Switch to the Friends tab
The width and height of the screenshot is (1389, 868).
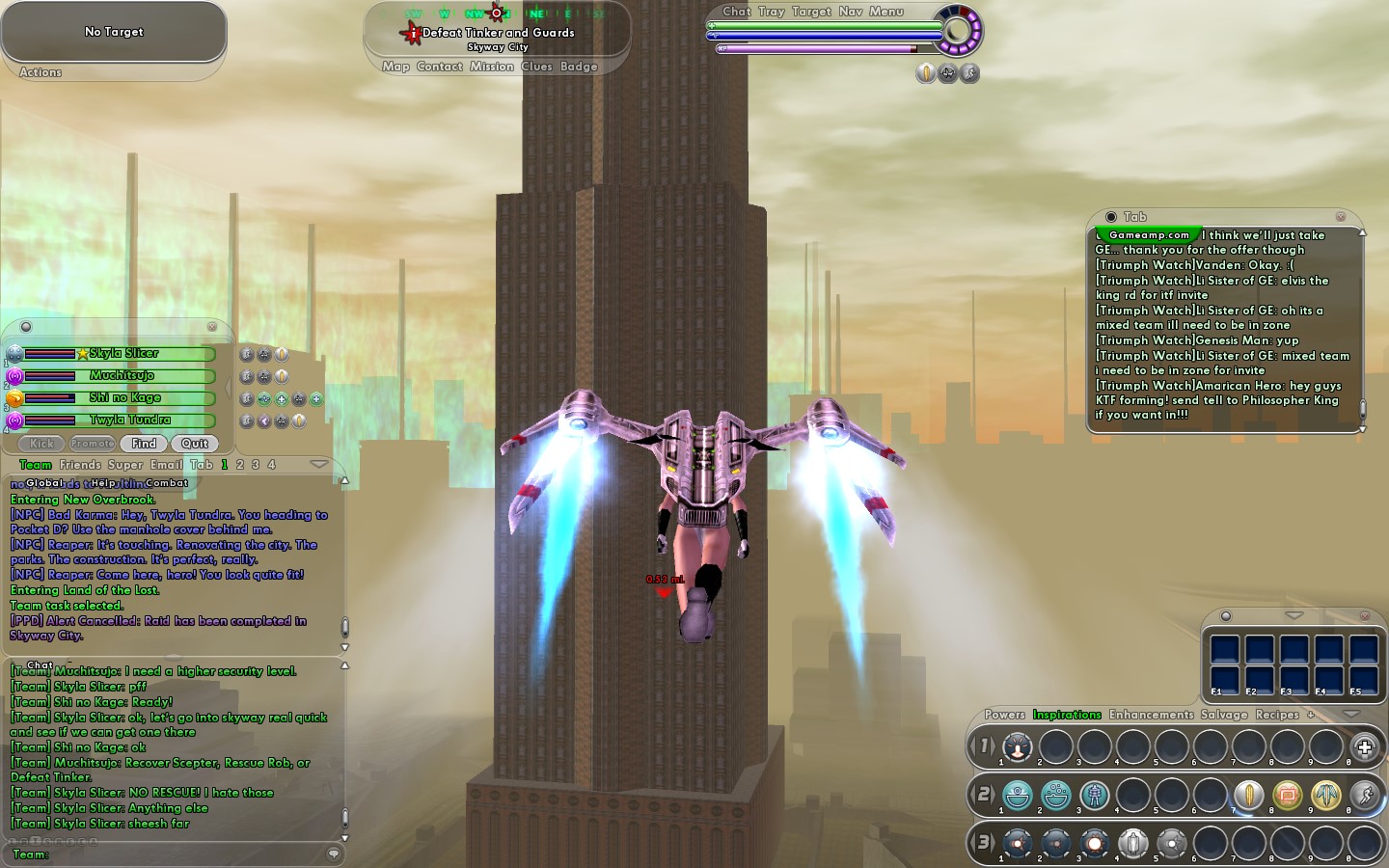pyautogui.click(x=80, y=465)
